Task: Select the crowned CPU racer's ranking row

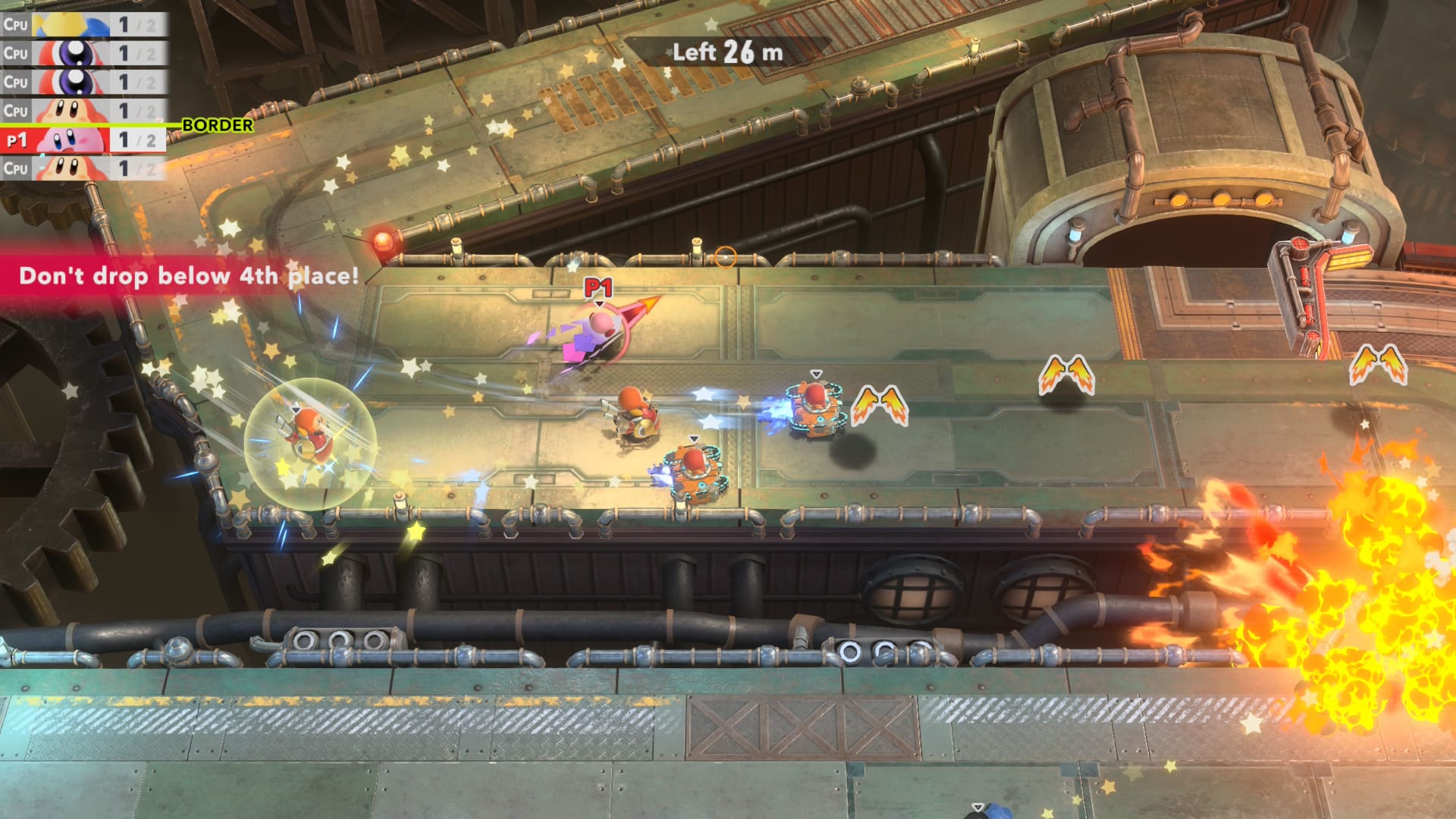Action: coord(82,24)
